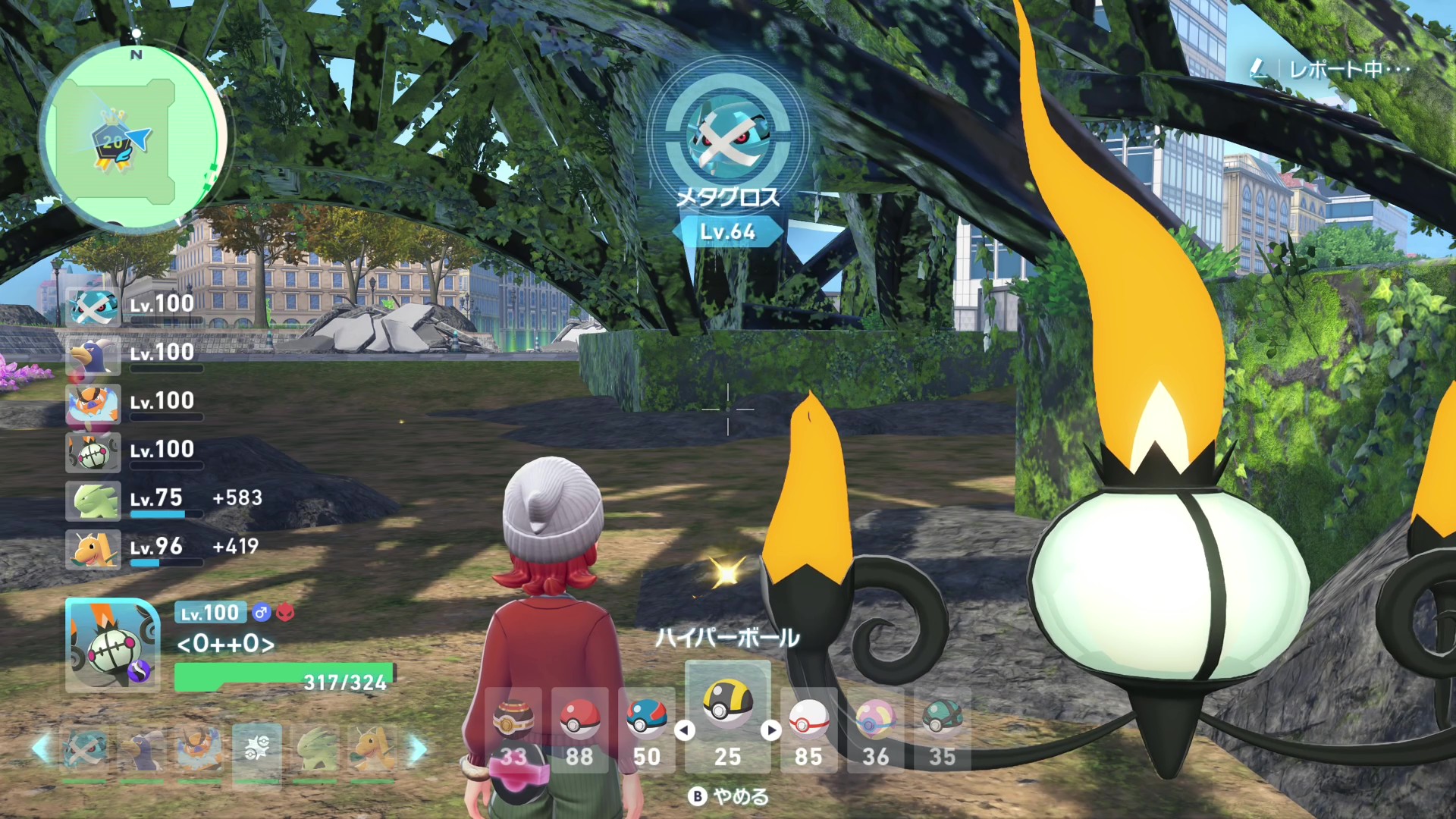The width and height of the screenshot is (1456, 819).
Task: Select the green Net Ball slot
Action: (x=942, y=722)
